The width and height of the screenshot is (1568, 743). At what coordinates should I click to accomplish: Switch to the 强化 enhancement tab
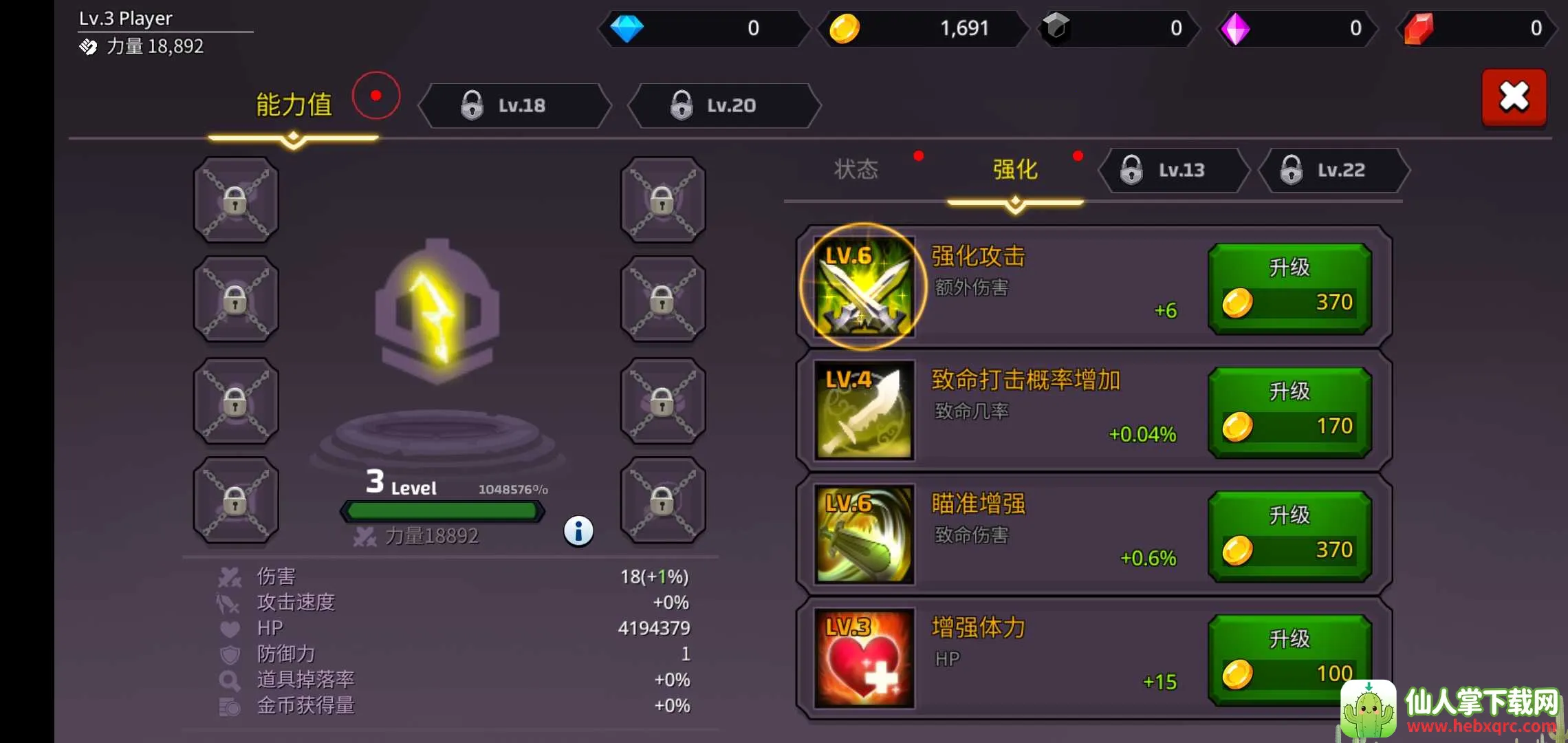click(1015, 169)
